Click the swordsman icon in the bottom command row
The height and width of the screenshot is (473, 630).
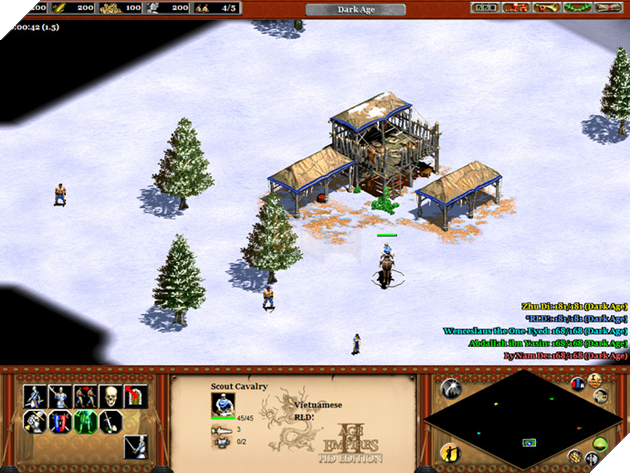(135, 447)
